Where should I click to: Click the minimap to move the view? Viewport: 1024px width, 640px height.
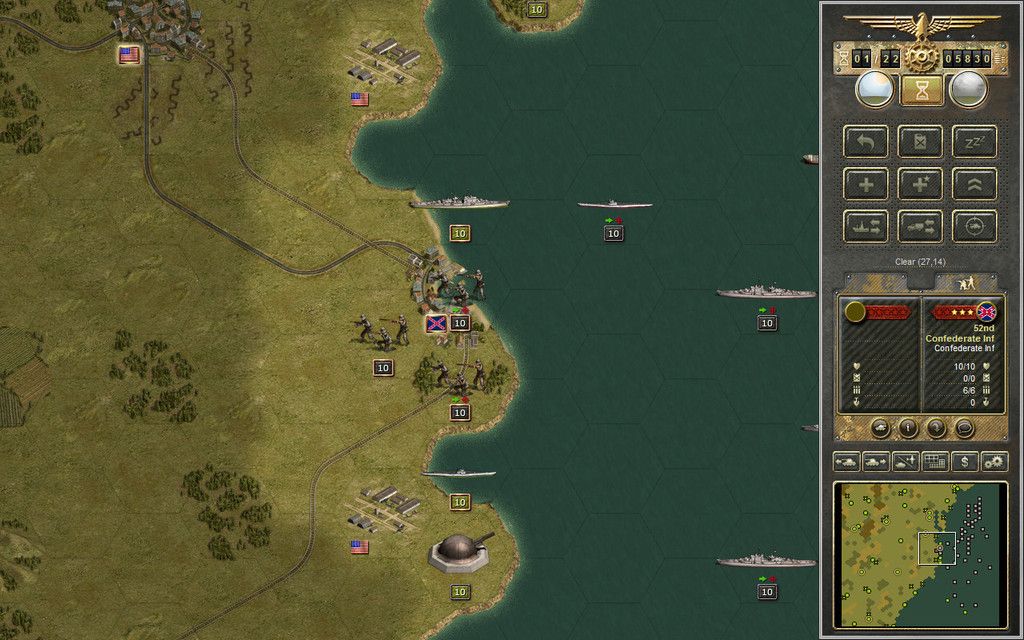tap(920, 555)
